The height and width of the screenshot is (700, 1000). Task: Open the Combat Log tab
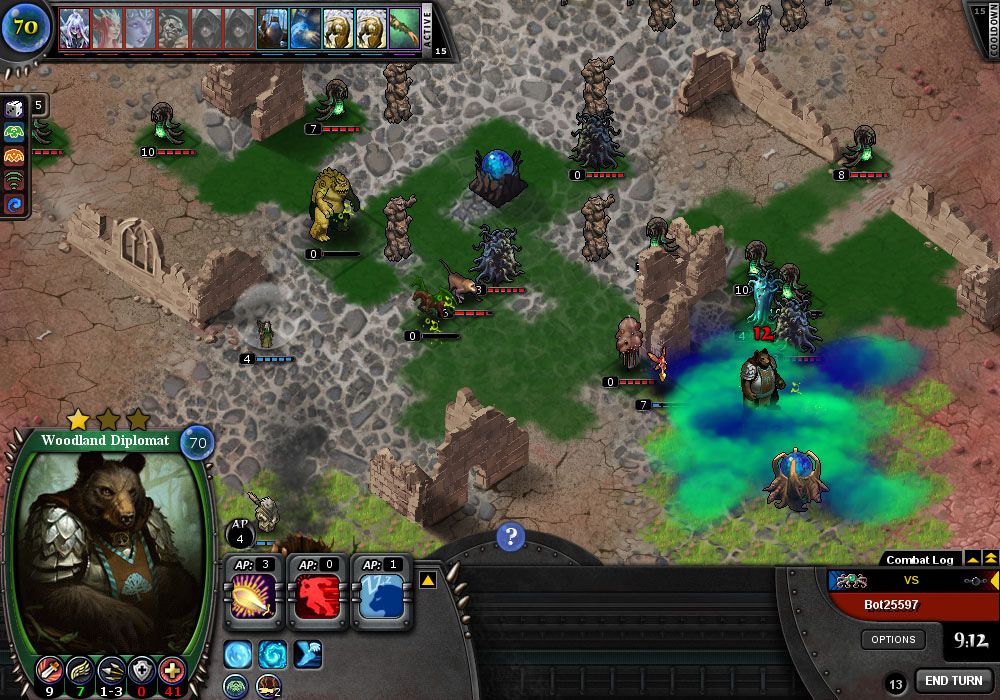pos(920,560)
